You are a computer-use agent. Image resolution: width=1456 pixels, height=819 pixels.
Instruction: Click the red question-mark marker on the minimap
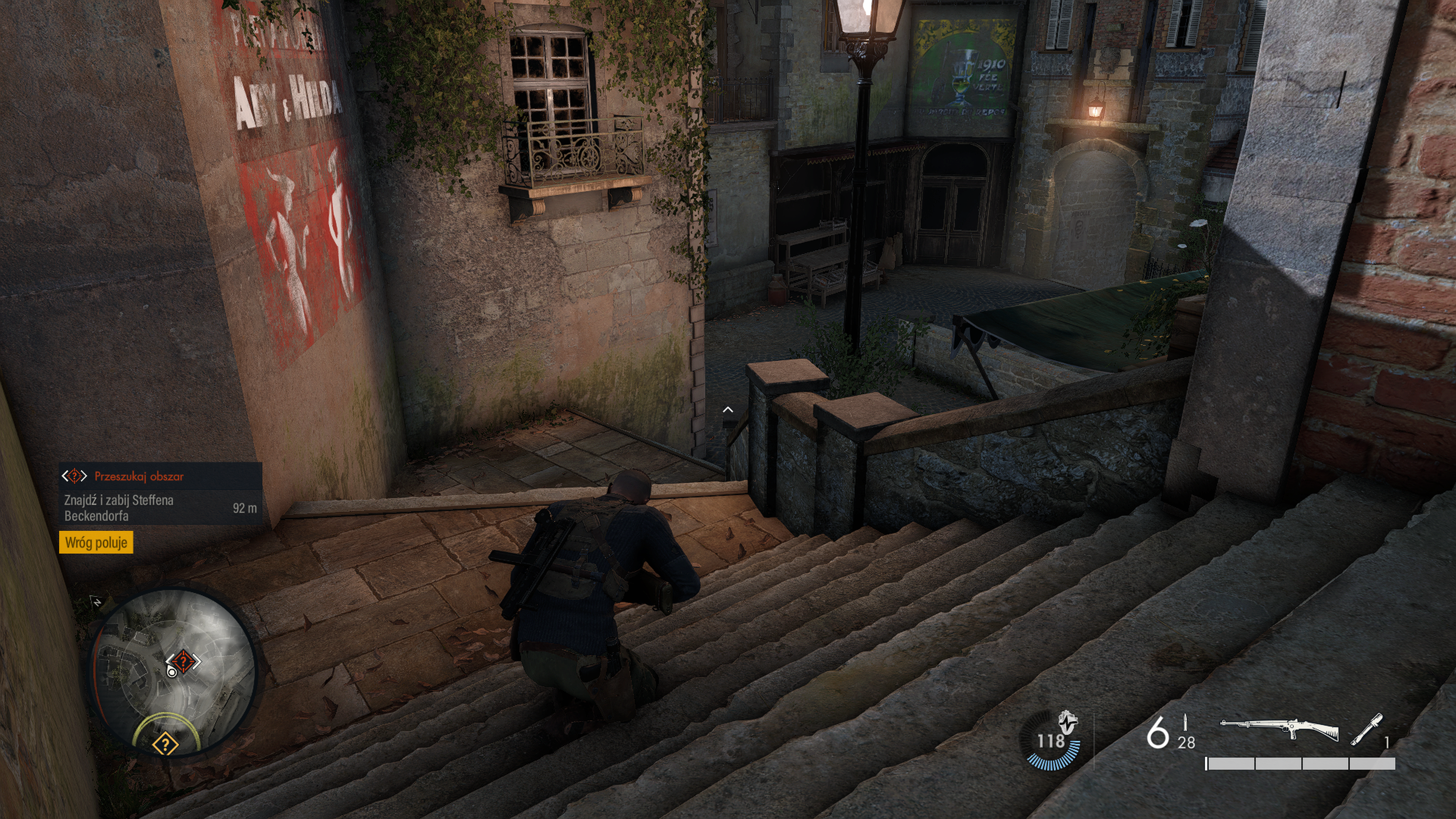point(183,660)
